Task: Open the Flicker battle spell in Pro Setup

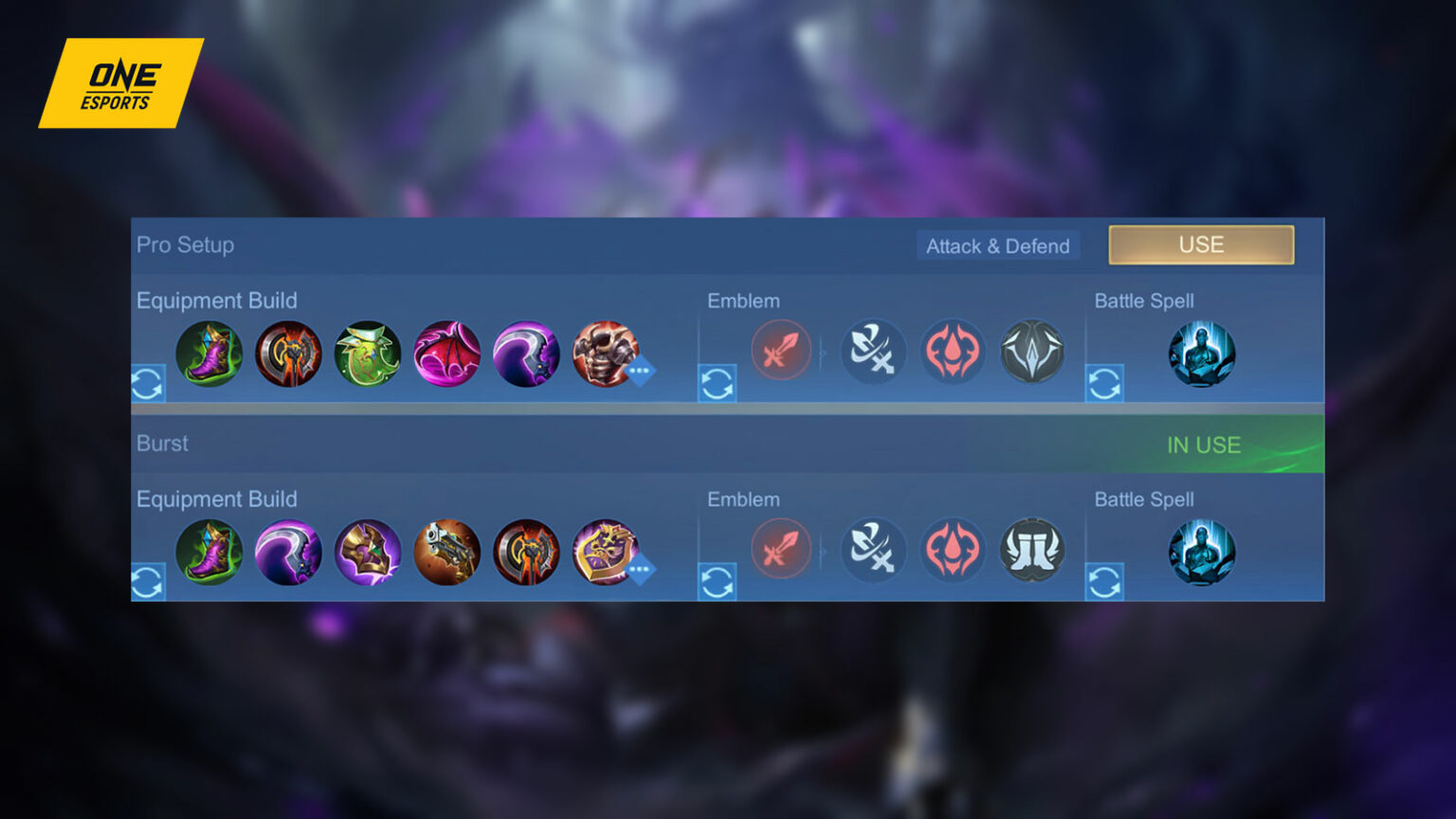Action: point(1202,354)
